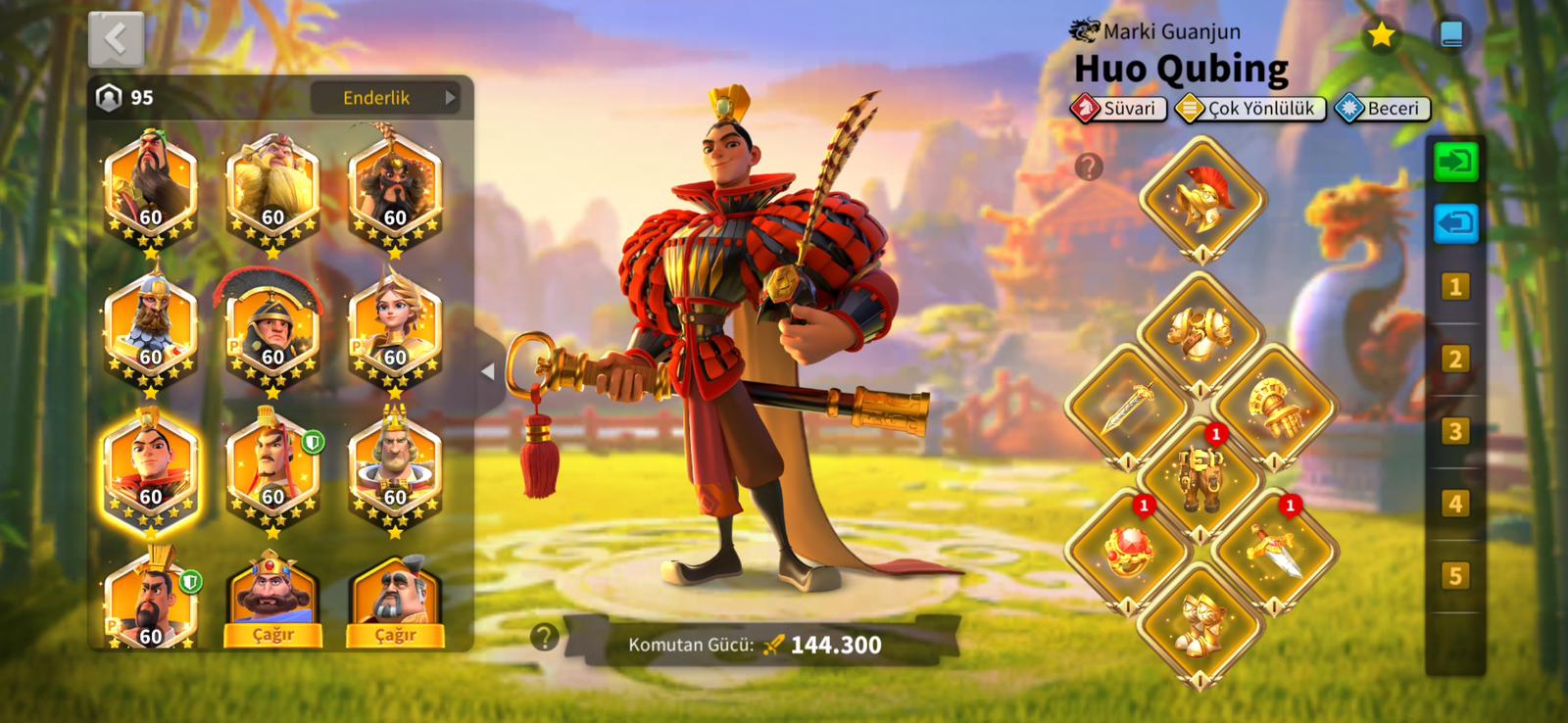Summon the crowned bearded commander with Çağır
The height and width of the screenshot is (723, 1568).
[x=272, y=635]
